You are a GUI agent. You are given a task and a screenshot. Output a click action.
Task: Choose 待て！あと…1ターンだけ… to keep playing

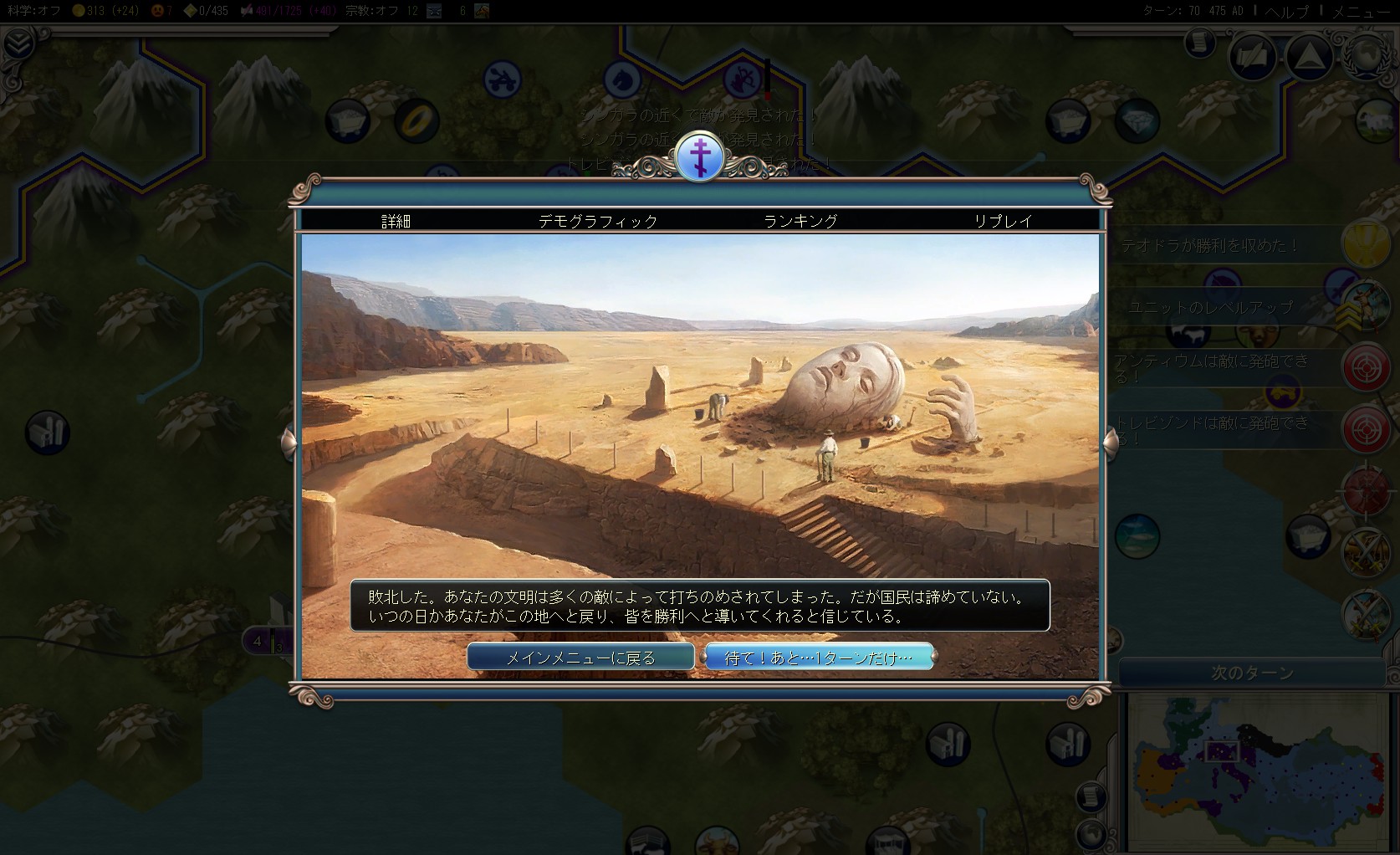[819, 658]
